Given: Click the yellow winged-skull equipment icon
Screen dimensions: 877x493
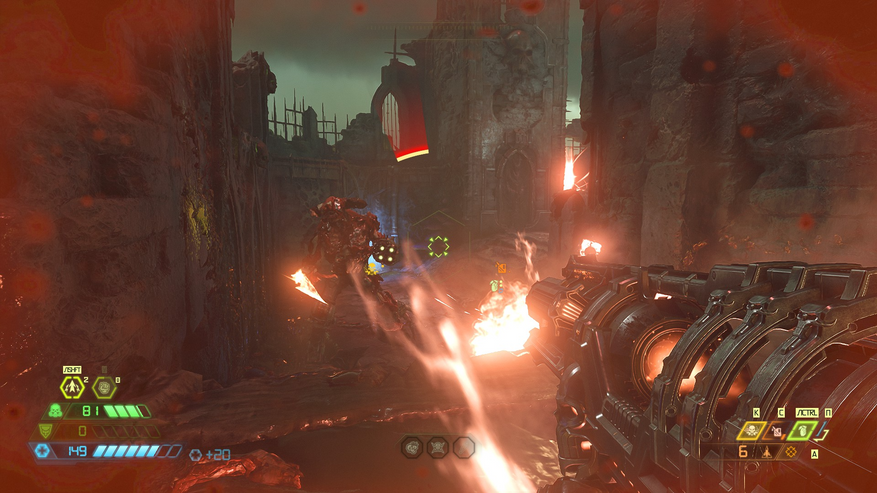Looking at the screenshot, I should coord(748,431).
